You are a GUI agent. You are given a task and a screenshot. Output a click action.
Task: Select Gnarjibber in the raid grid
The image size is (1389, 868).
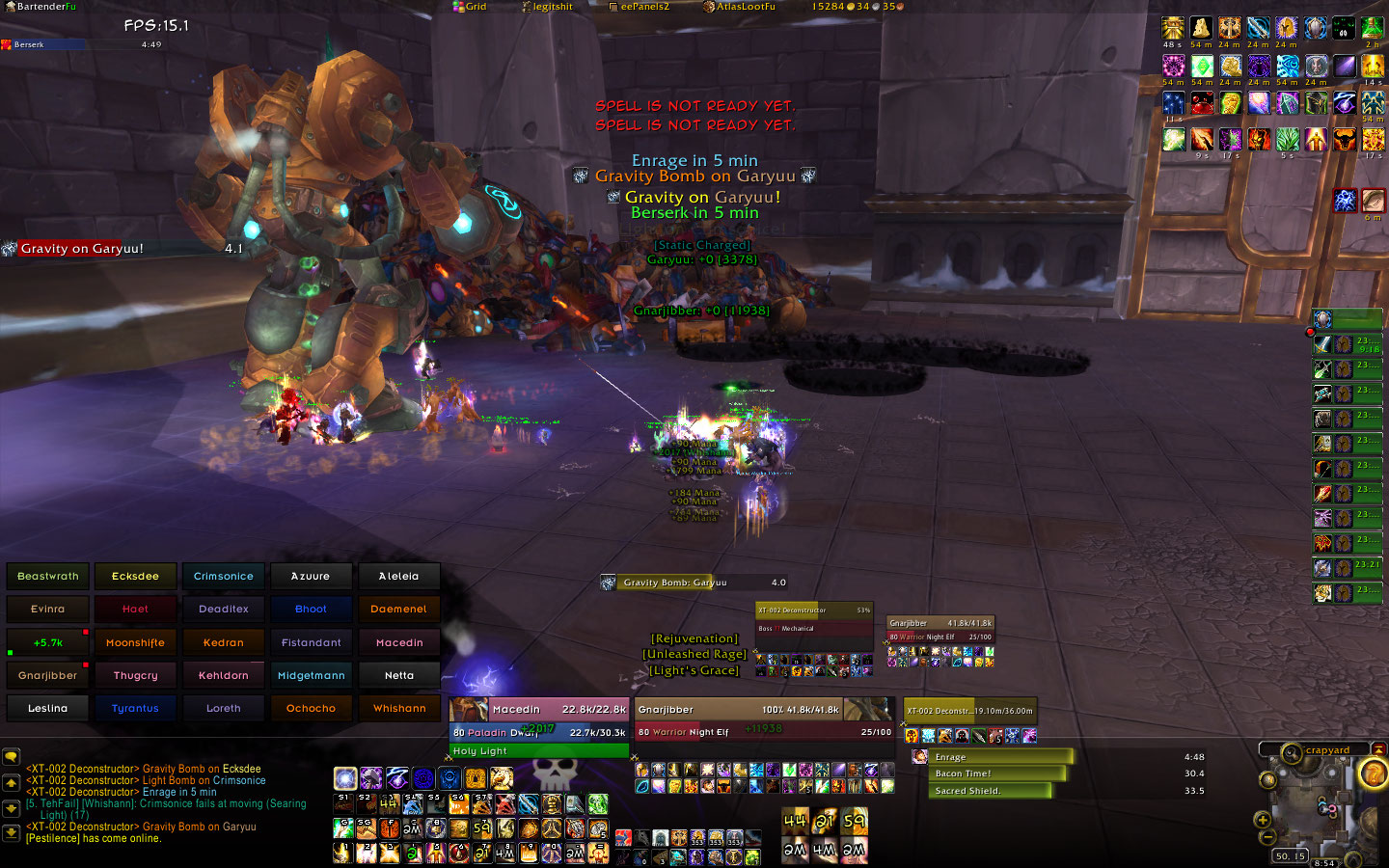(x=48, y=676)
